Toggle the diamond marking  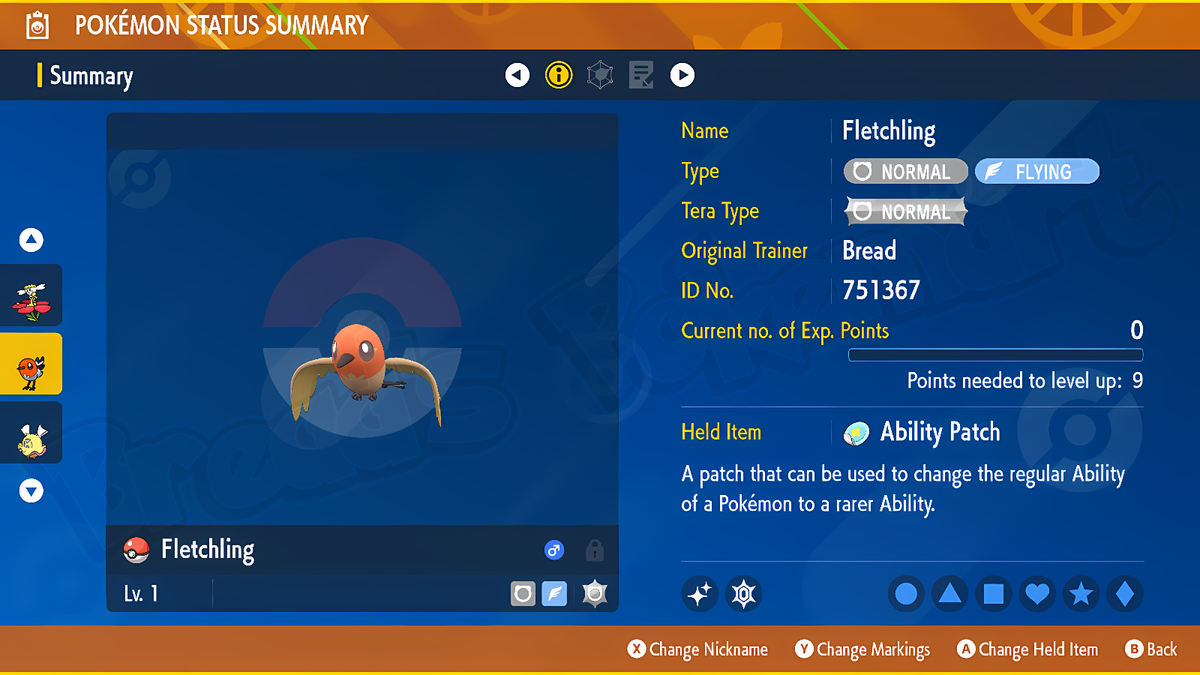coord(1124,594)
